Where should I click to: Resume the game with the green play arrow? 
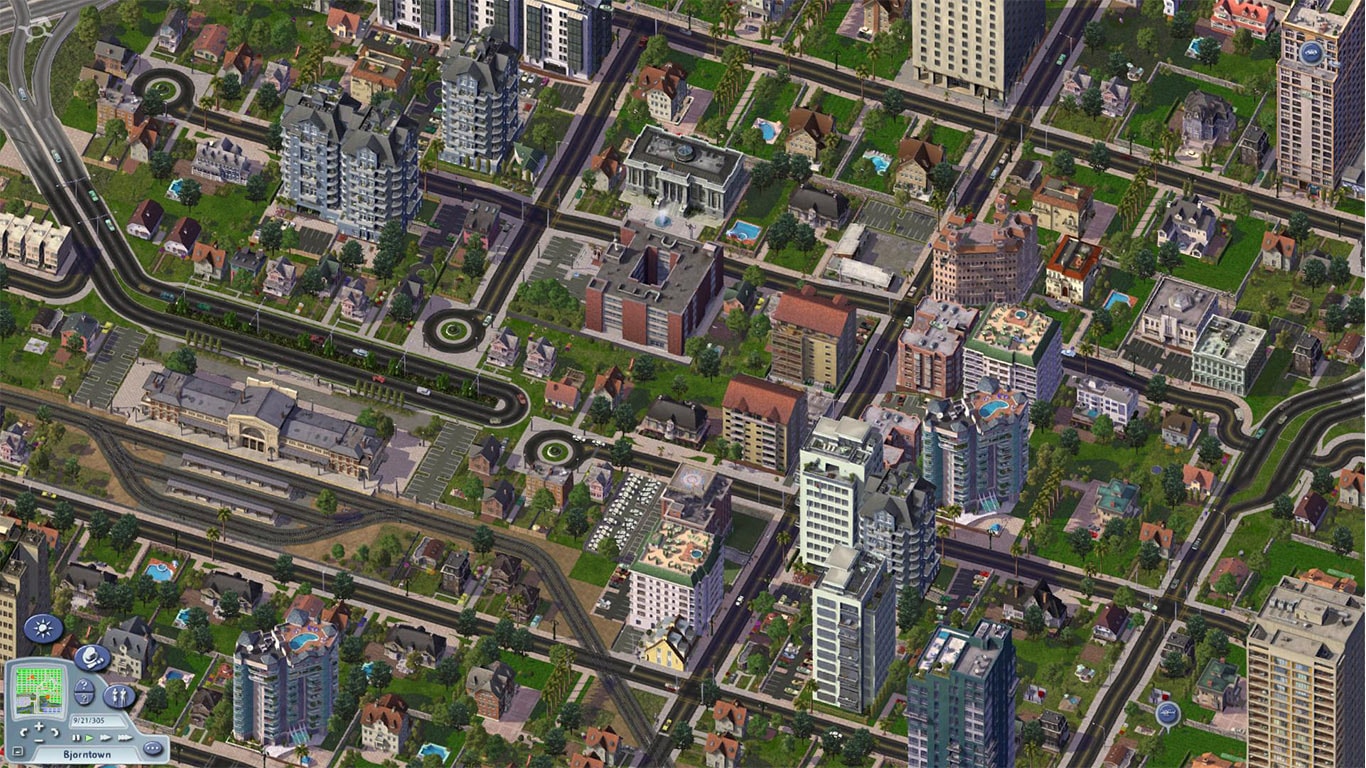click(x=89, y=737)
